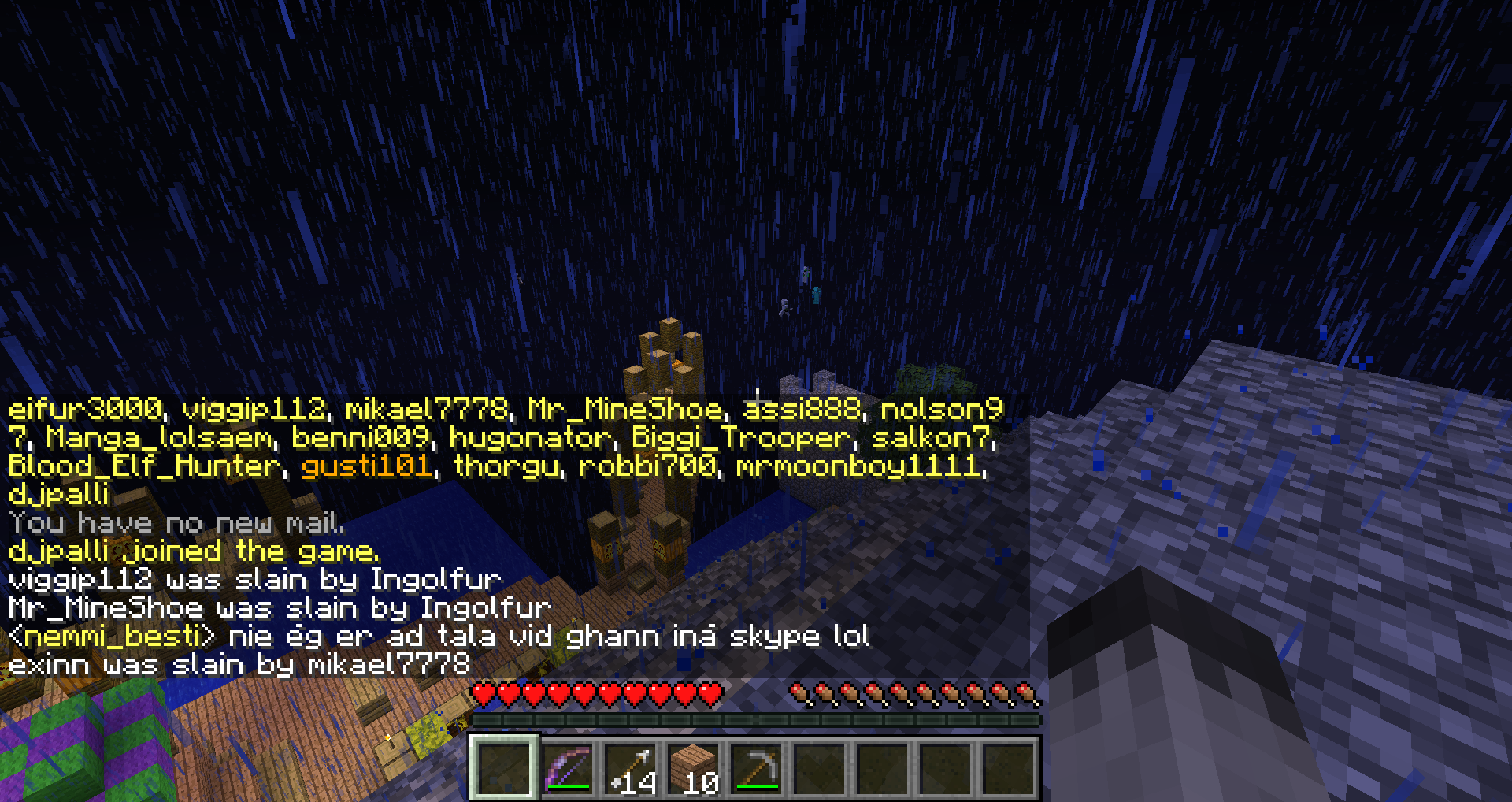Click the gusti101 name in player list
Image resolution: width=1512 pixels, height=802 pixels.
coord(367,466)
